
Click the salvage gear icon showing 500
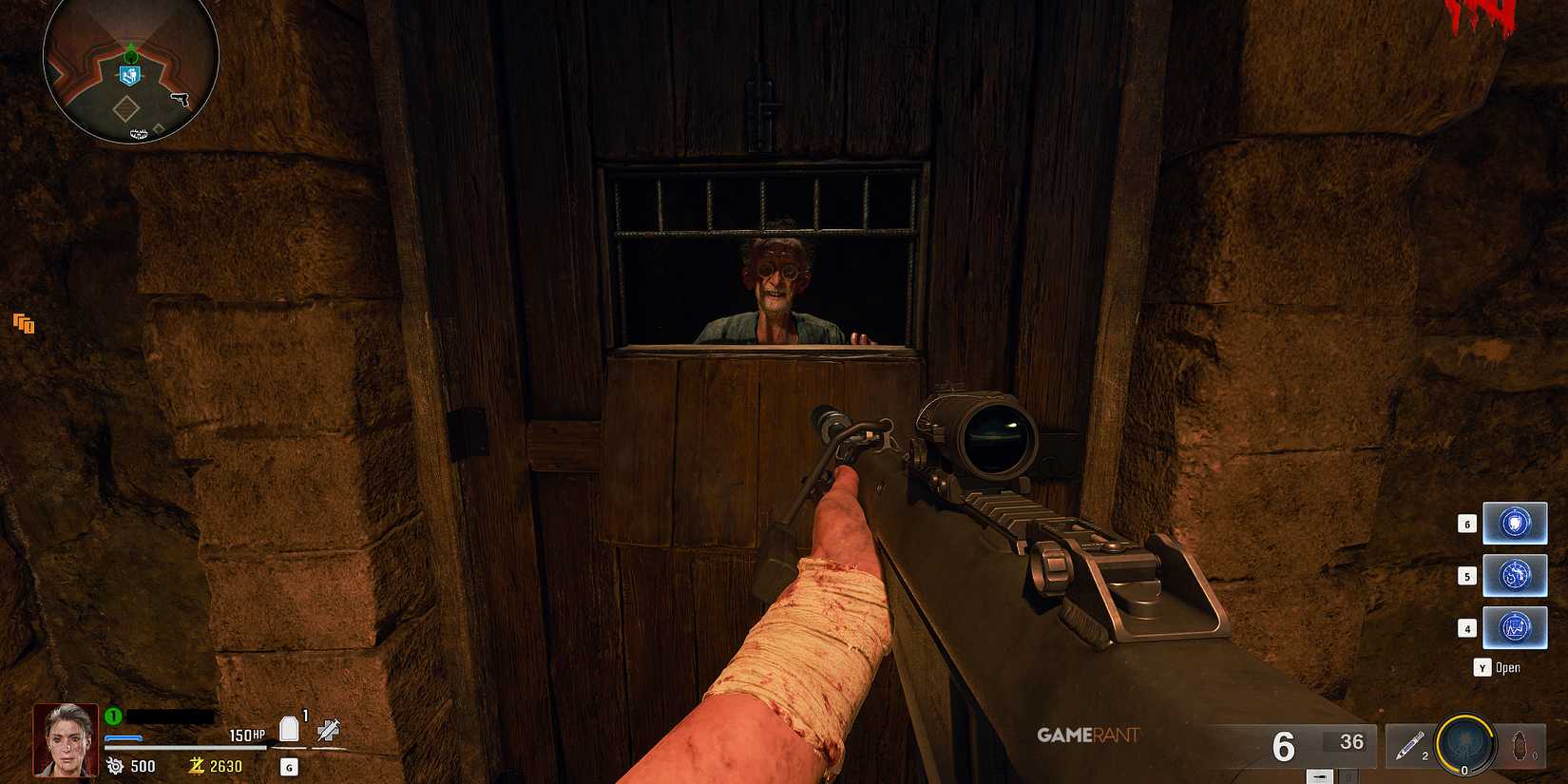click(116, 765)
